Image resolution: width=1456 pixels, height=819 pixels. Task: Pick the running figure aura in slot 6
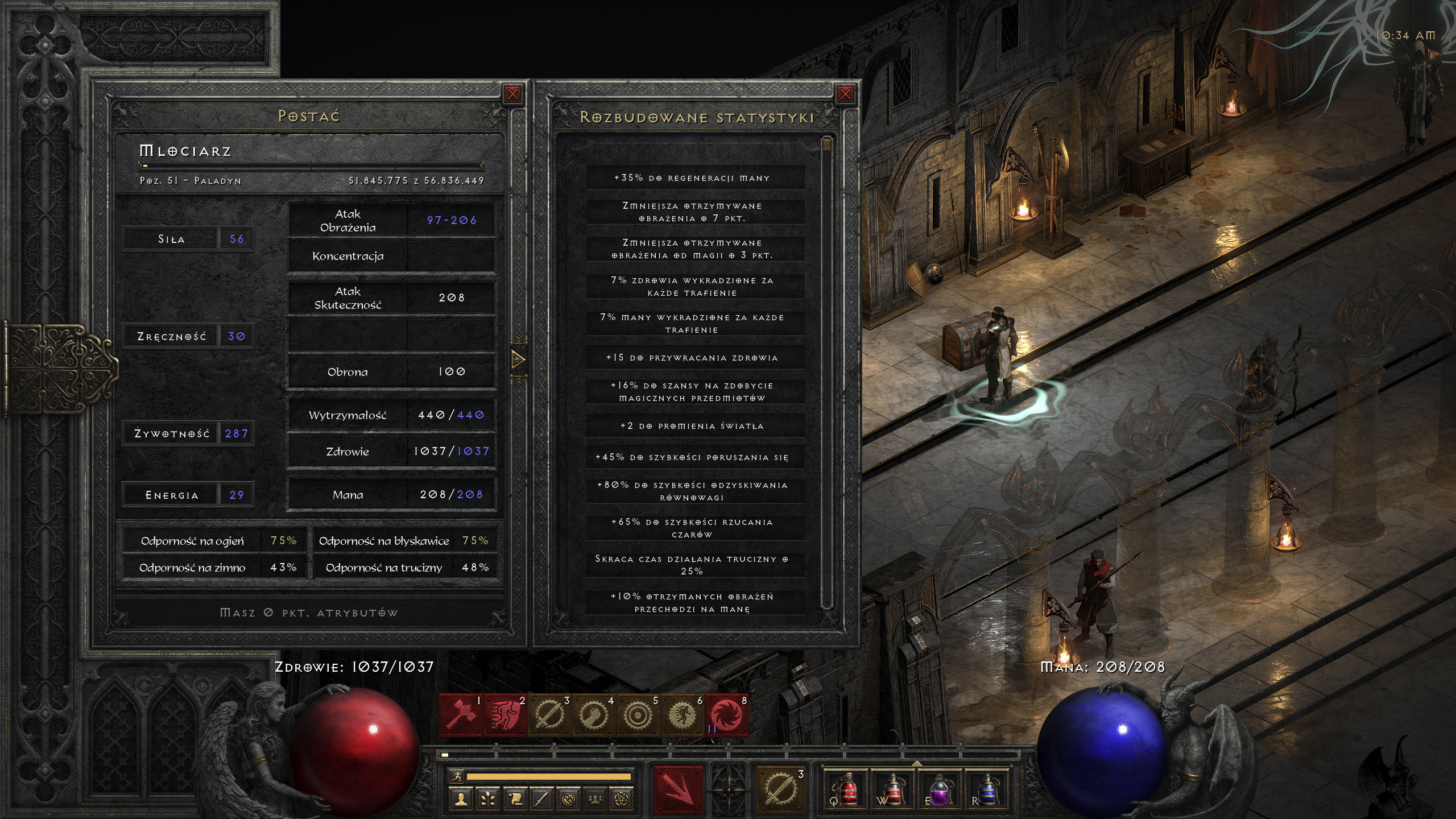[x=682, y=715]
